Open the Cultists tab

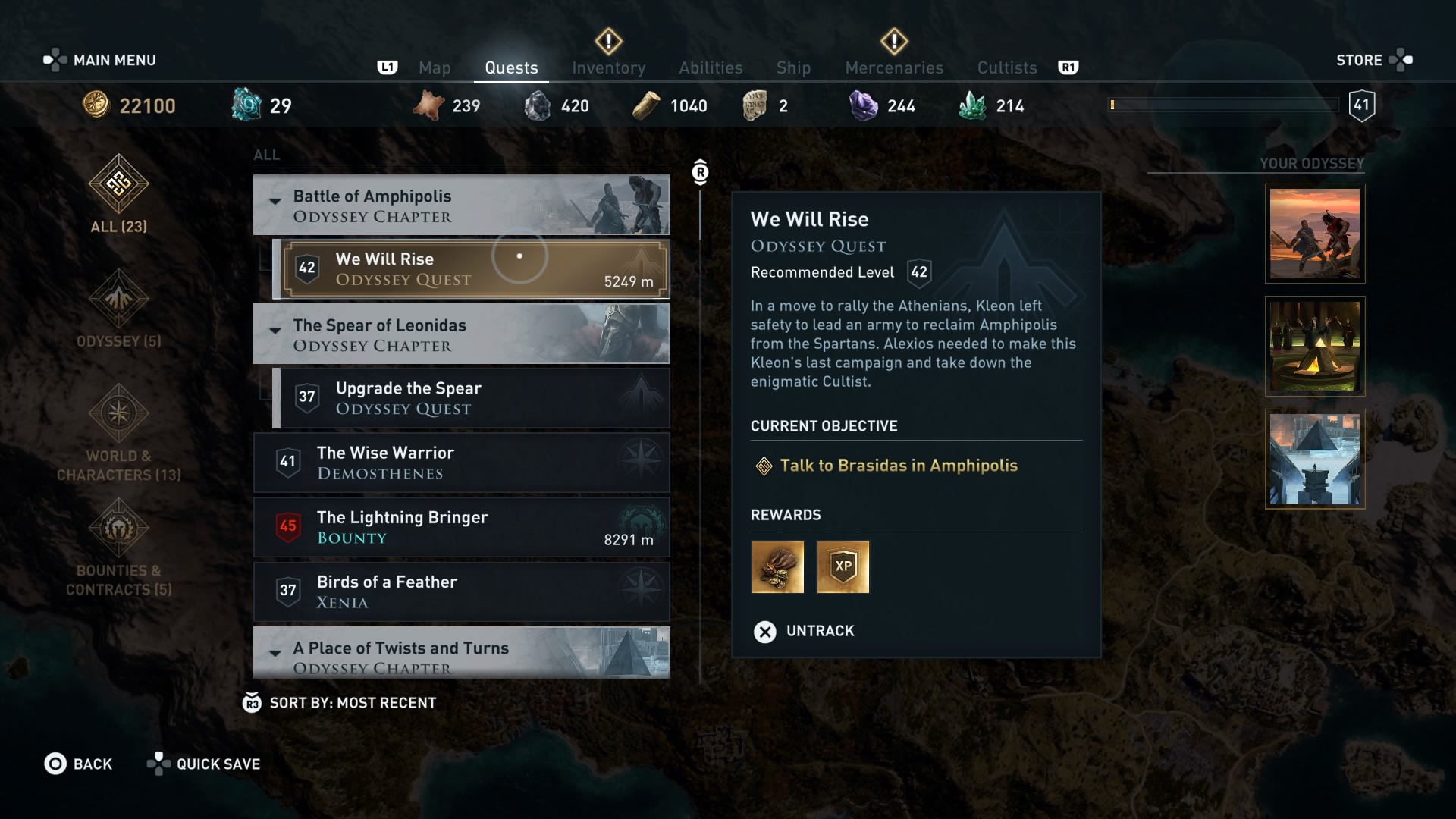point(1006,67)
